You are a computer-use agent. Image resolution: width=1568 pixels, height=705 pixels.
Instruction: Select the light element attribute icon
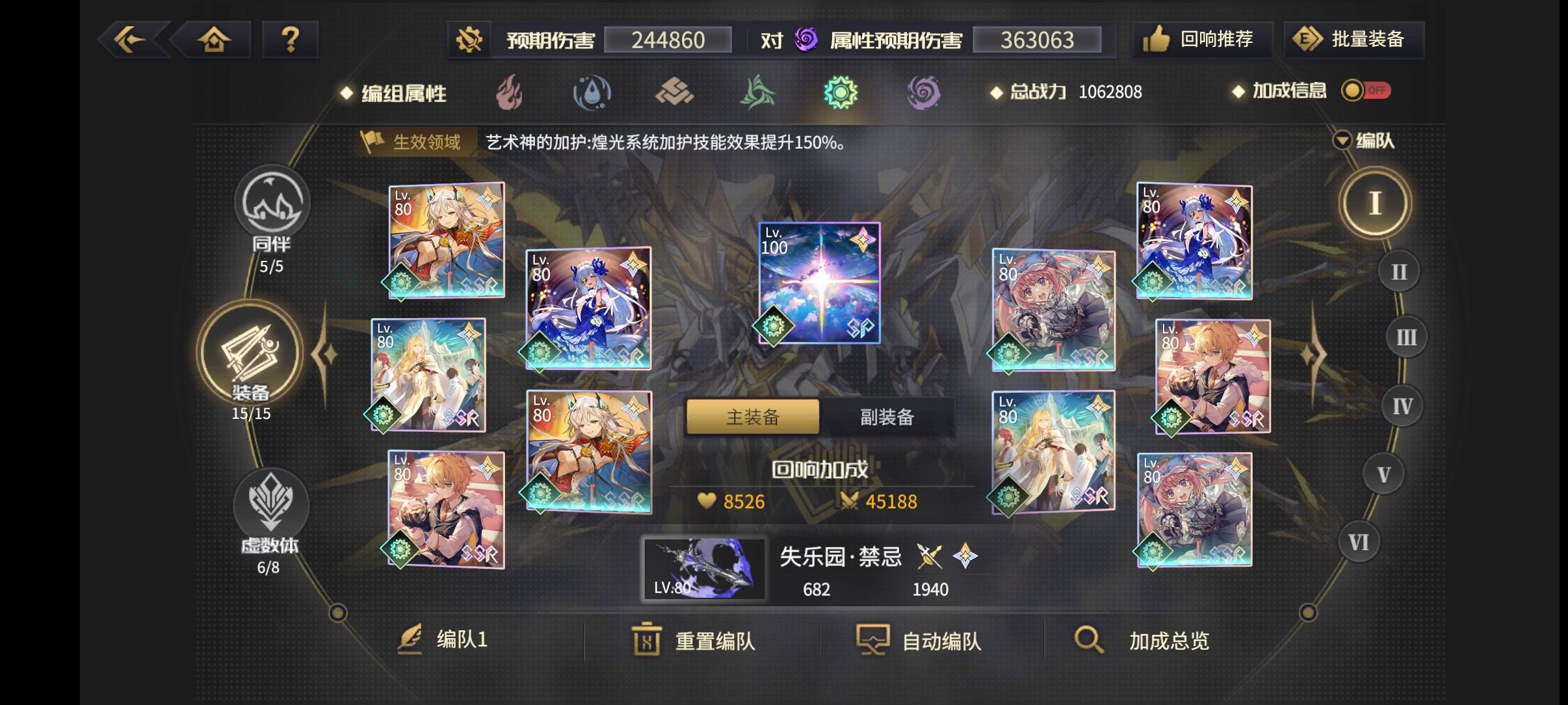(842, 93)
